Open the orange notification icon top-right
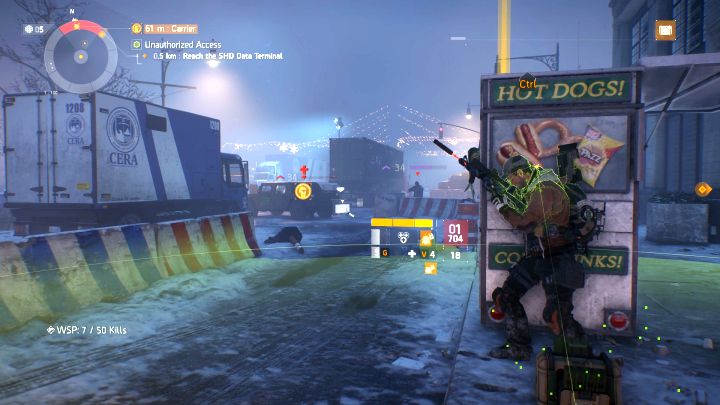720x405 pixels. tap(664, 31)
